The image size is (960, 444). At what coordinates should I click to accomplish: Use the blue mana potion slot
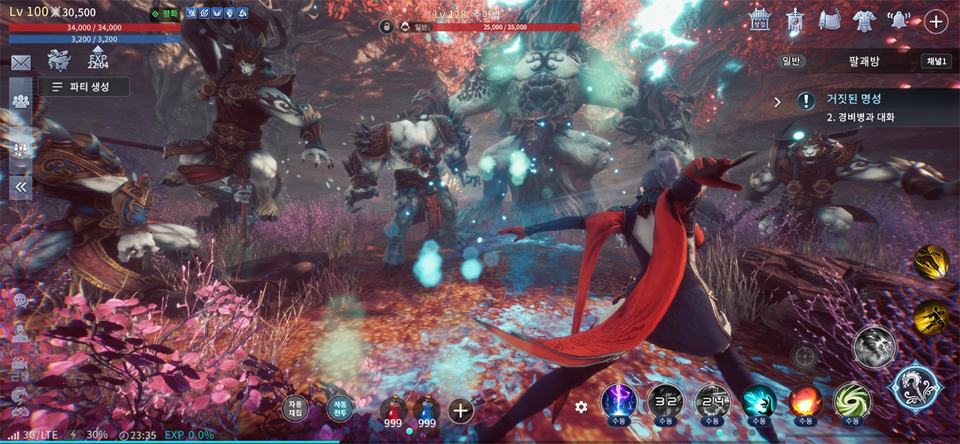point(426,410)
